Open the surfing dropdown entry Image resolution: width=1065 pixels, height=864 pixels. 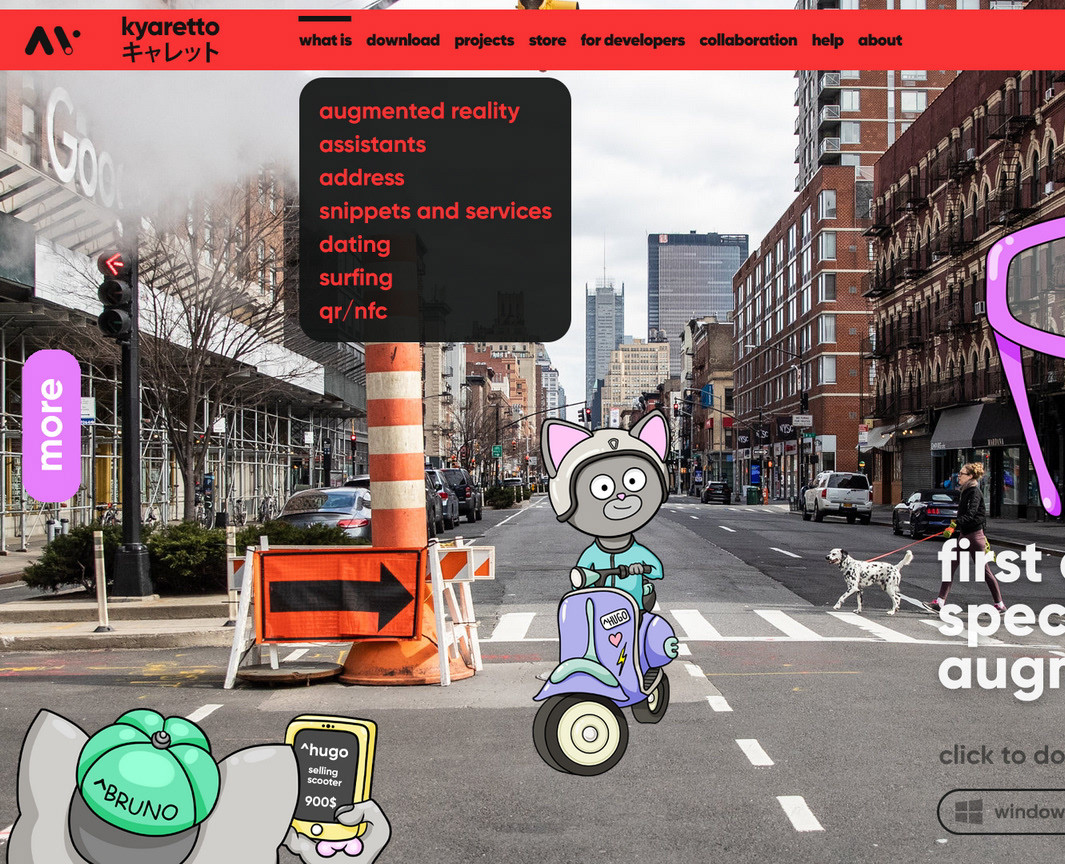point(355,277)
